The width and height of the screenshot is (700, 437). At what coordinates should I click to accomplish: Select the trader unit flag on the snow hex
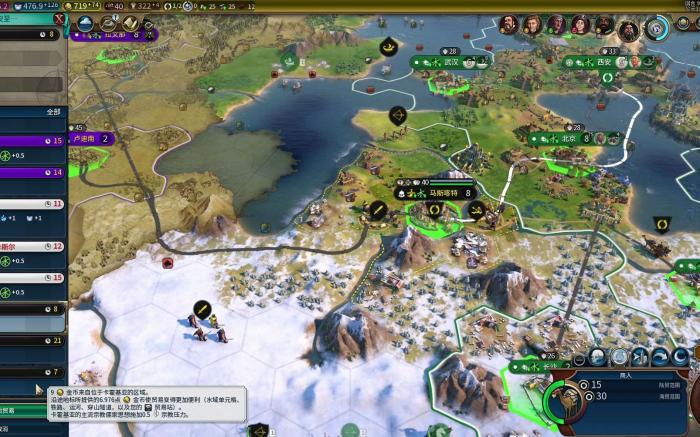tap(201, 307)
